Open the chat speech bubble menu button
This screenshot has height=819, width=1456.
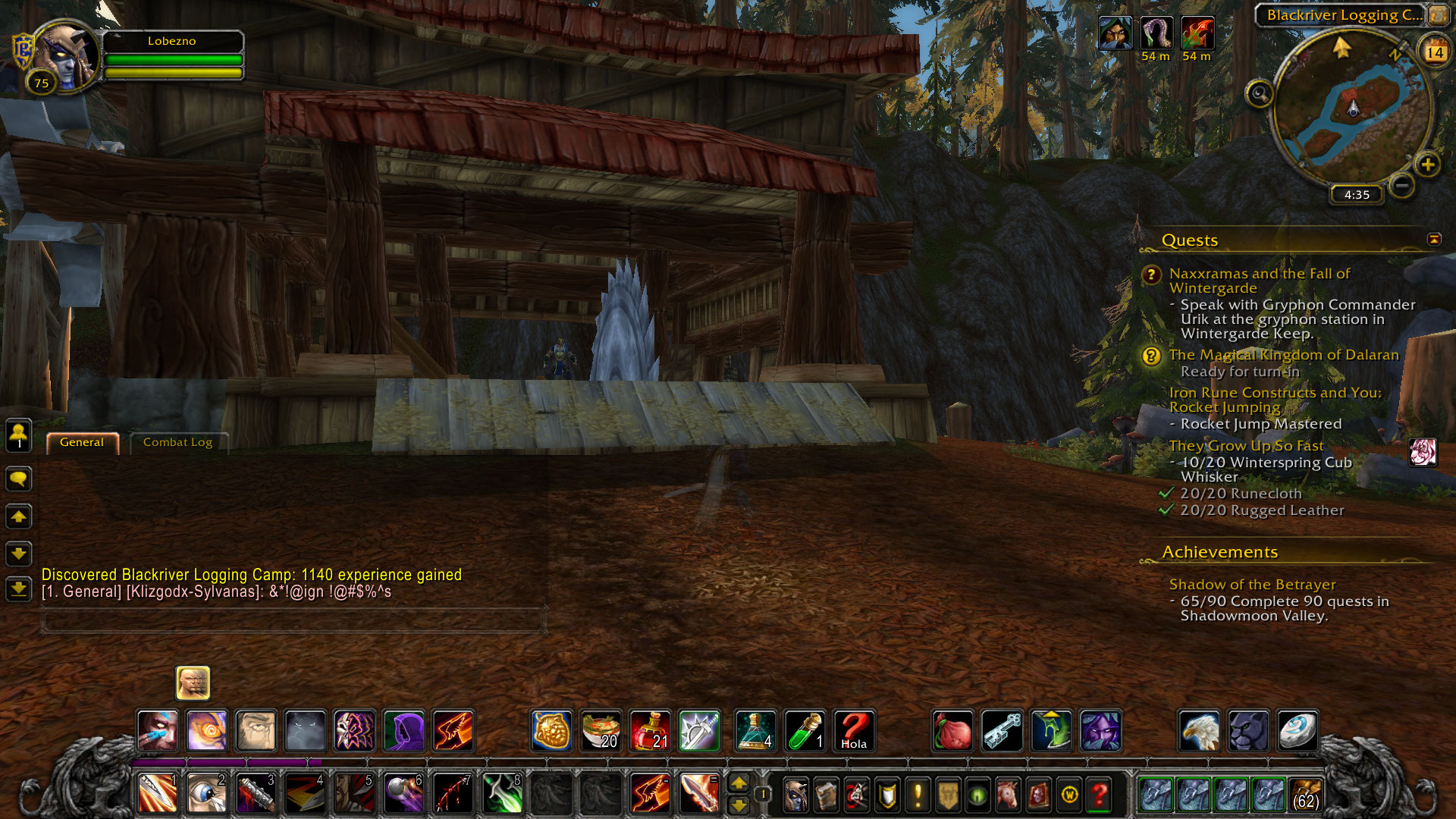click(19, 479)
